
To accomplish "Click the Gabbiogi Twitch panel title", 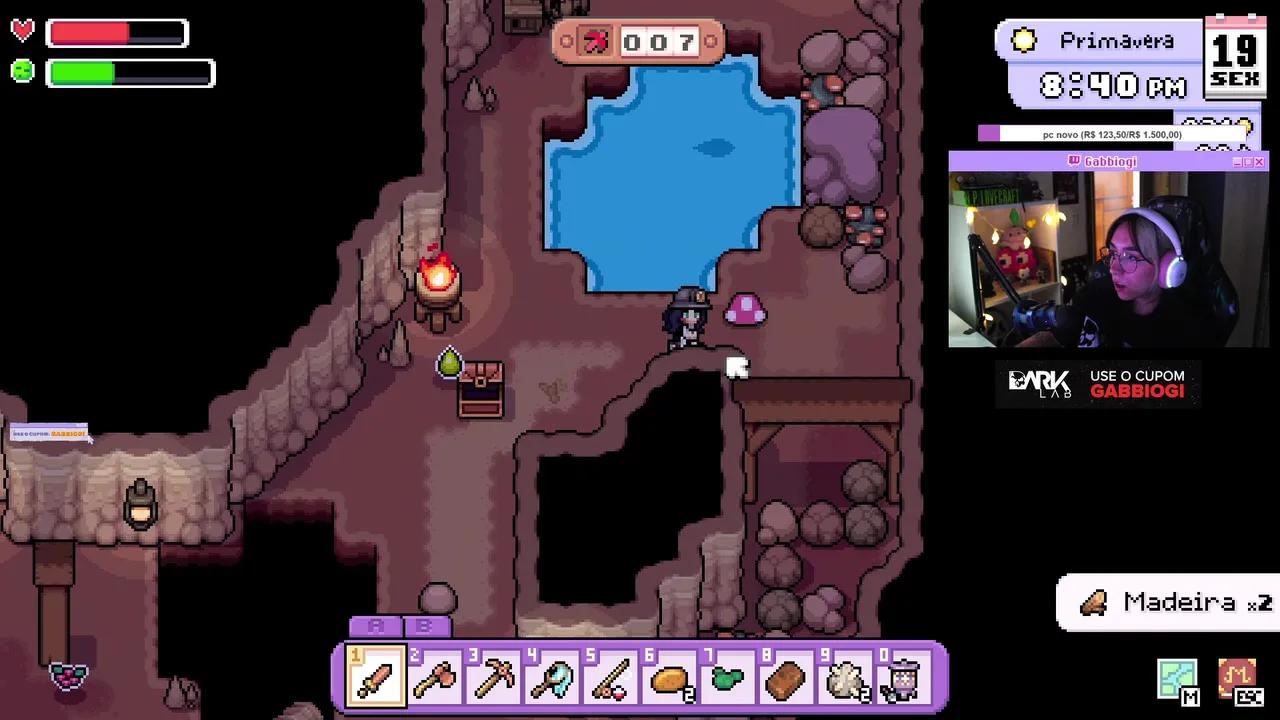I will tap(1109, 160).
